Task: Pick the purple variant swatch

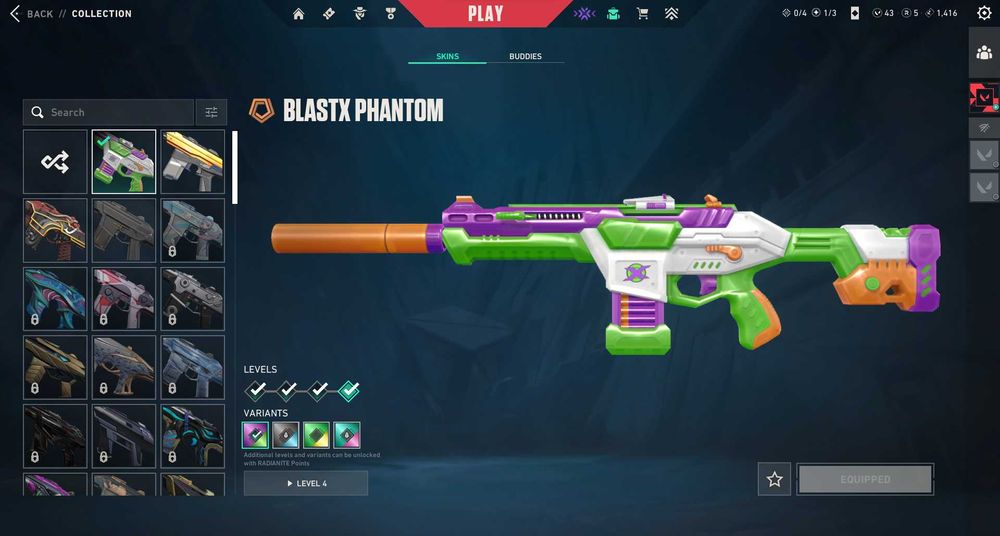Action: pyautogui.click(x=256, y=435)
